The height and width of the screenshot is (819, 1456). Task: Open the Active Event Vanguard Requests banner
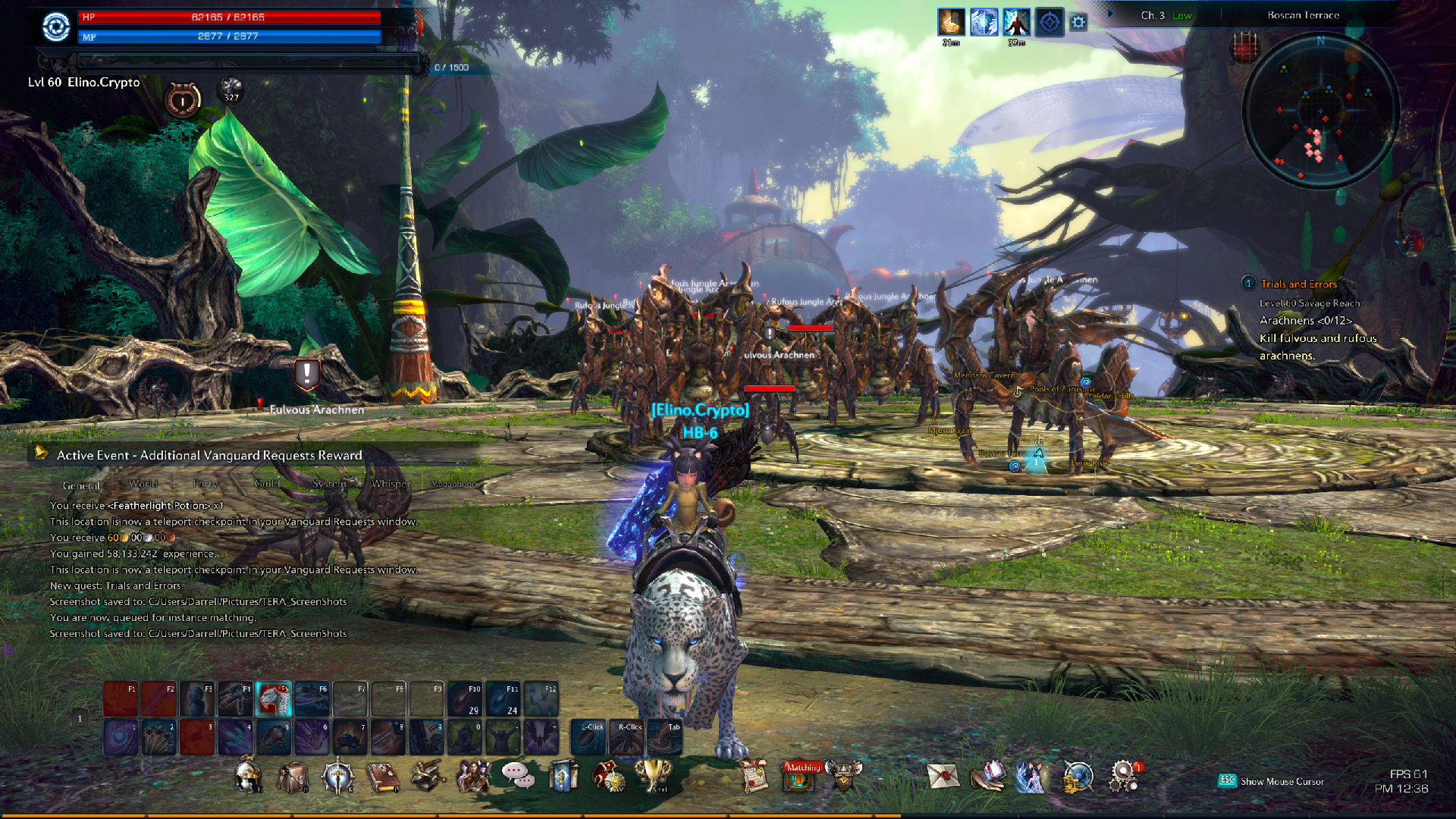209,455
